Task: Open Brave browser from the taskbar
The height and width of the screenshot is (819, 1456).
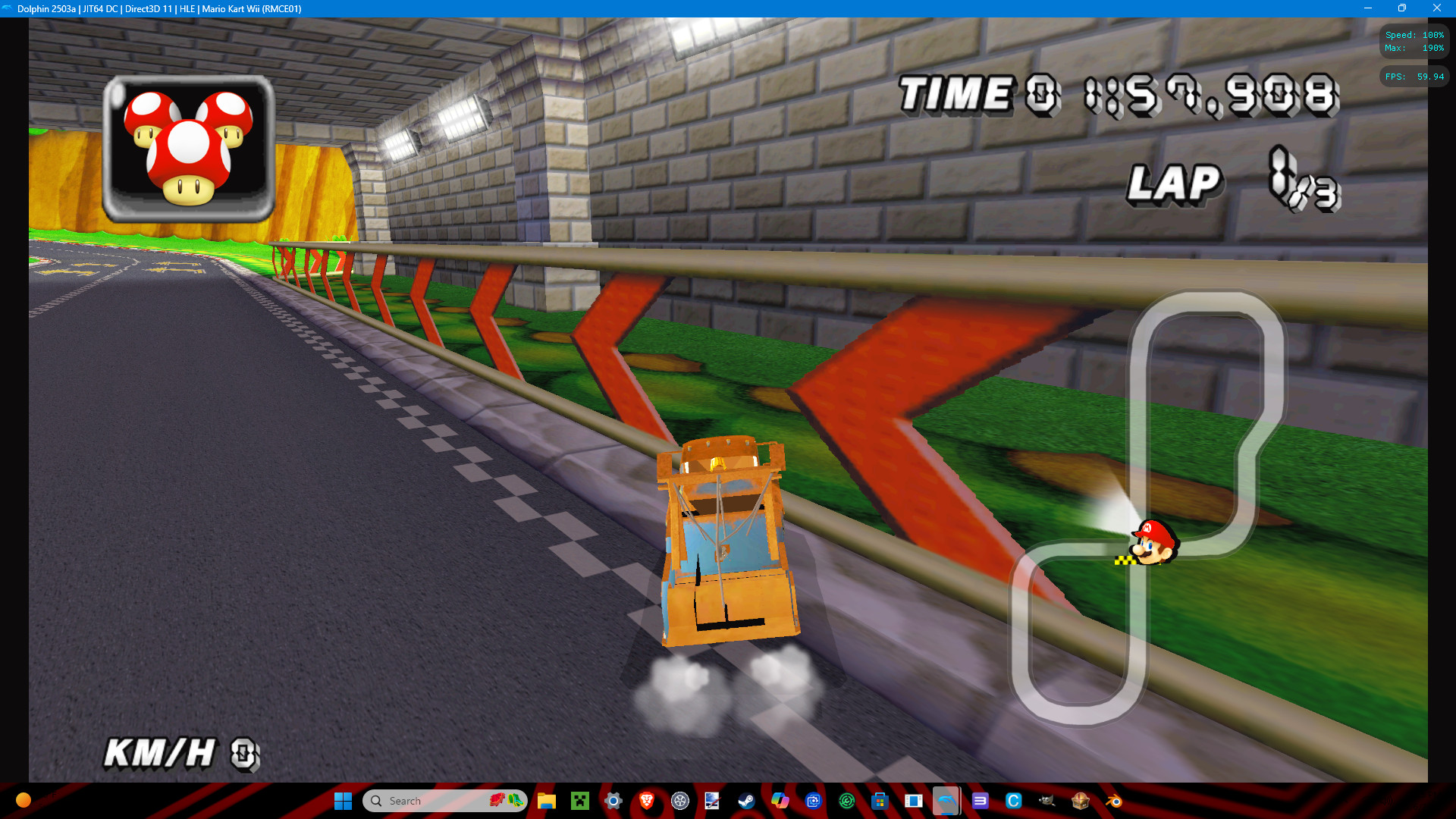Action: coord(646,801)
